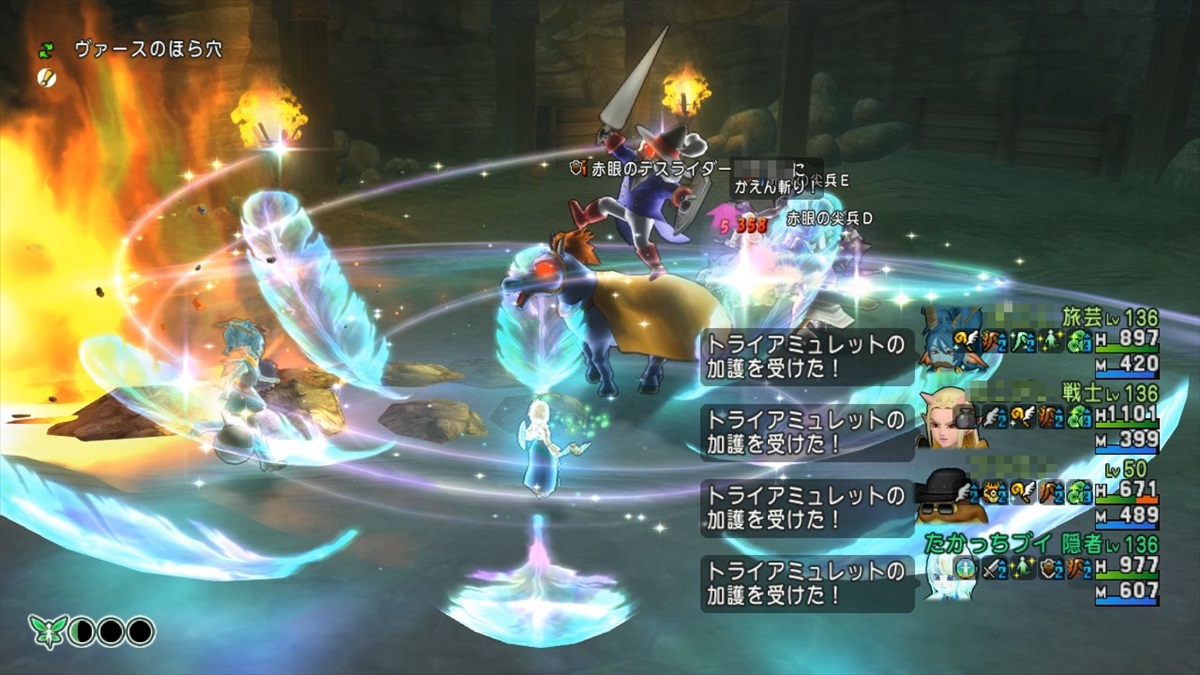
Task: Target the 赤眼の尖兵D enemy name label
Action: tap(829, 217)
